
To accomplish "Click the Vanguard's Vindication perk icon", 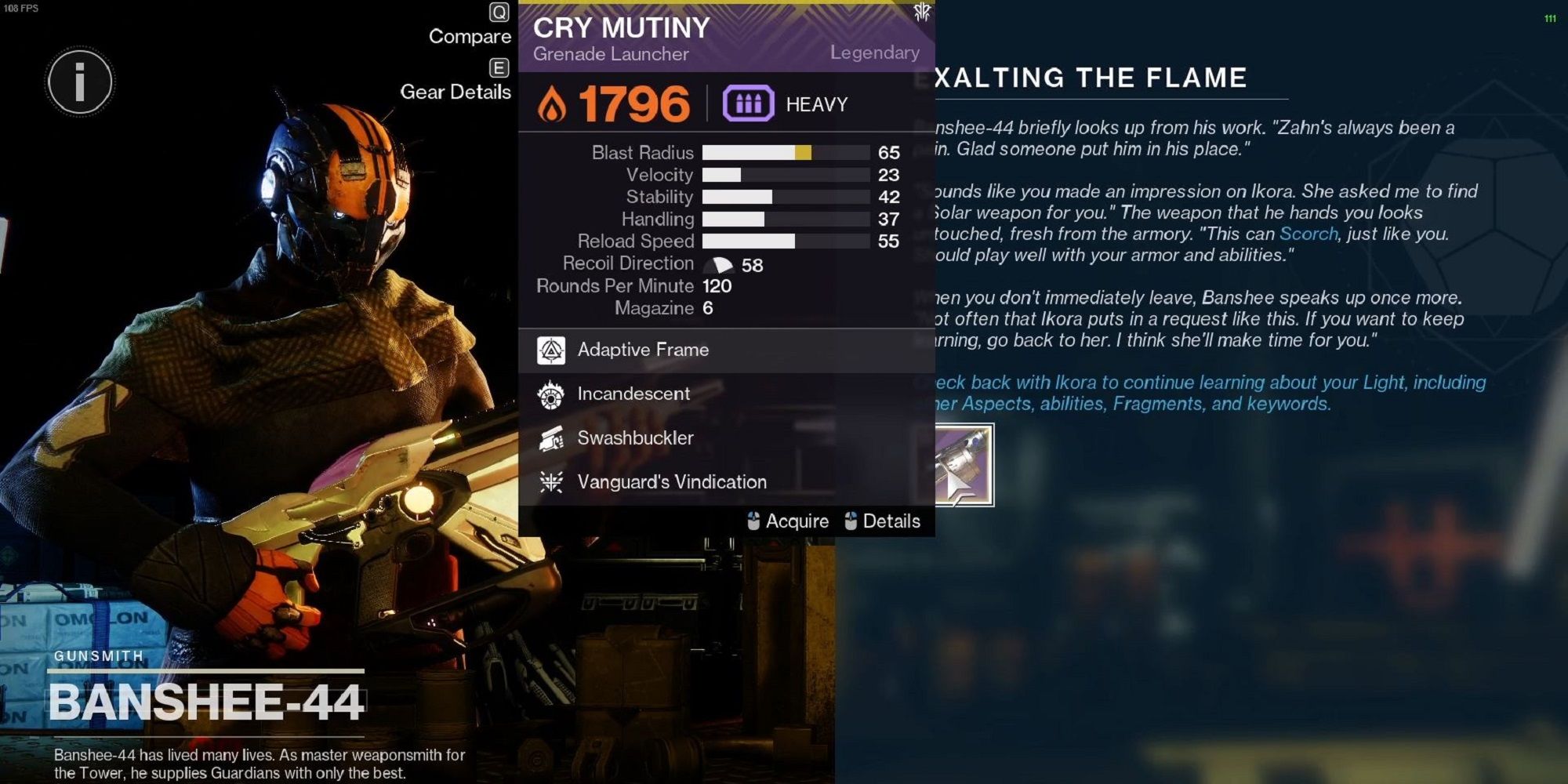I will 554,481.
